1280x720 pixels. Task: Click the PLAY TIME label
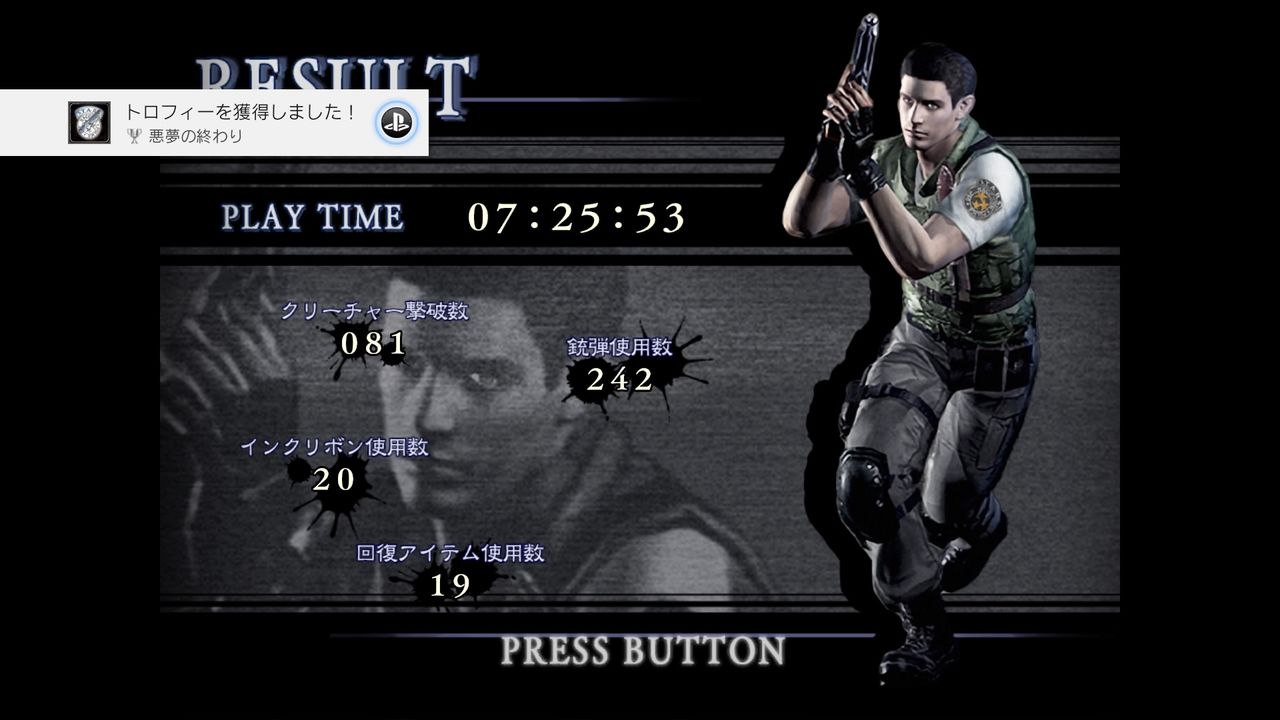[313, 216]
